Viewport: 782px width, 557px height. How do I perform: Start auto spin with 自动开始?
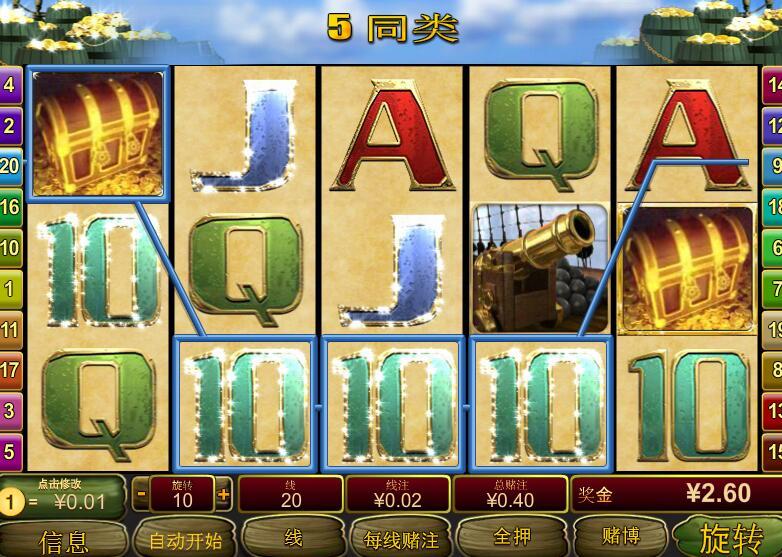click(x=185, y=540)
